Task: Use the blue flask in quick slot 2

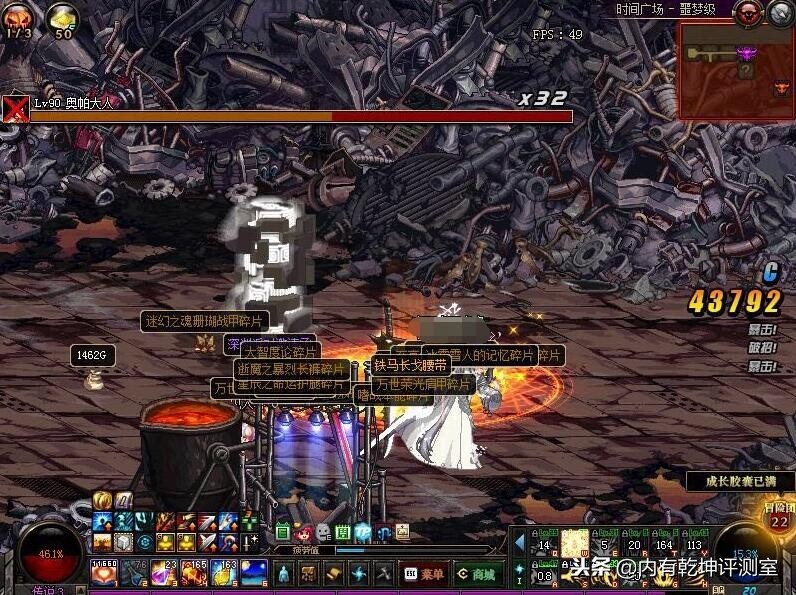Action: (x=134, y=573)
